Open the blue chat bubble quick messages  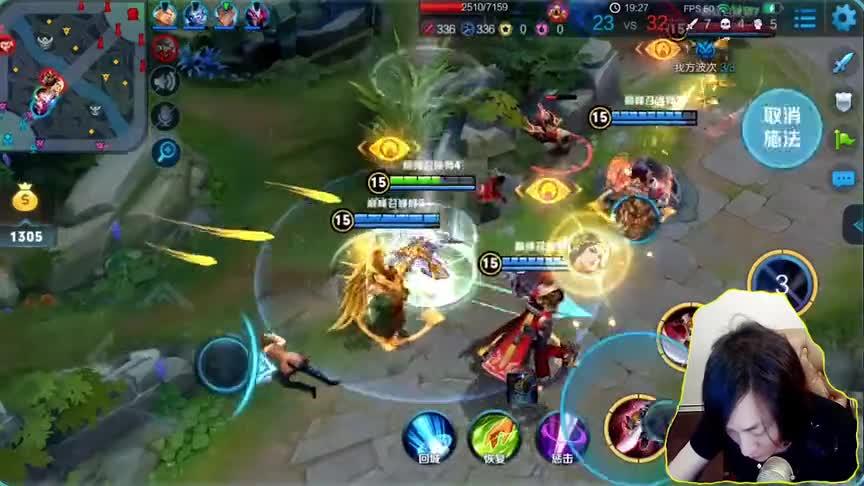point(844,179)
